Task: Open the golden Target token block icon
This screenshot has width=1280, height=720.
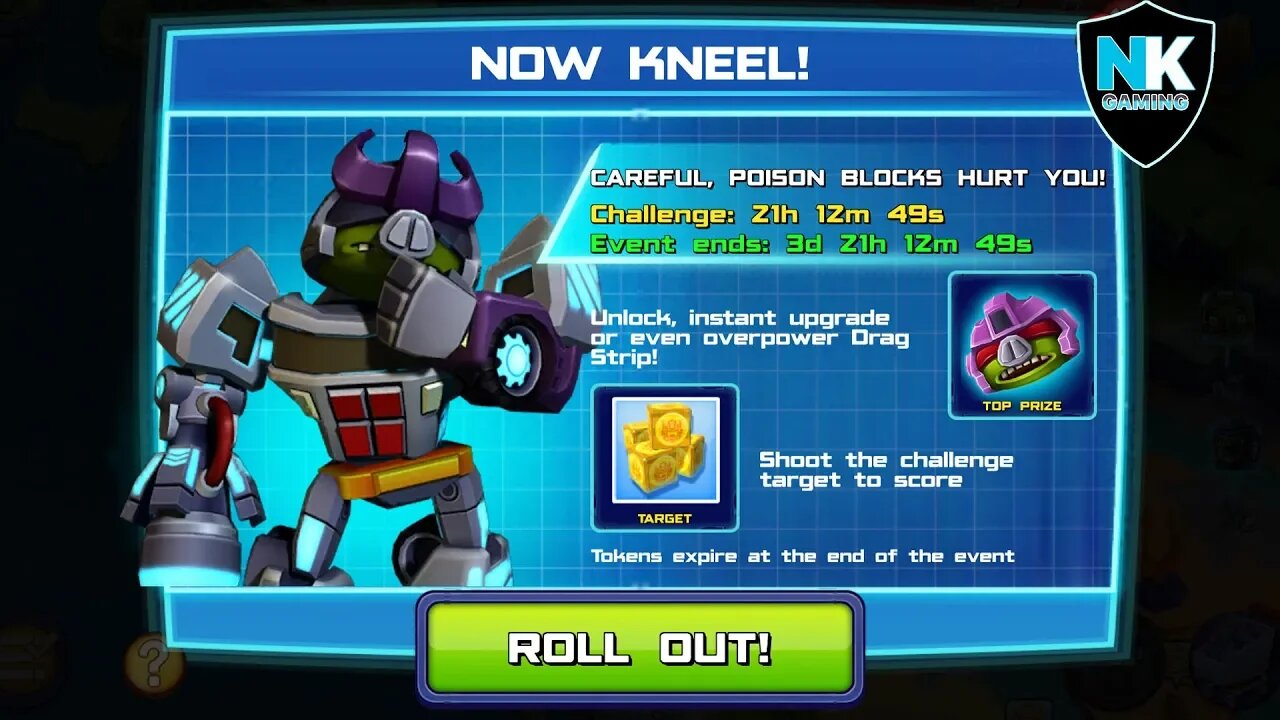Action: [666, 452]
